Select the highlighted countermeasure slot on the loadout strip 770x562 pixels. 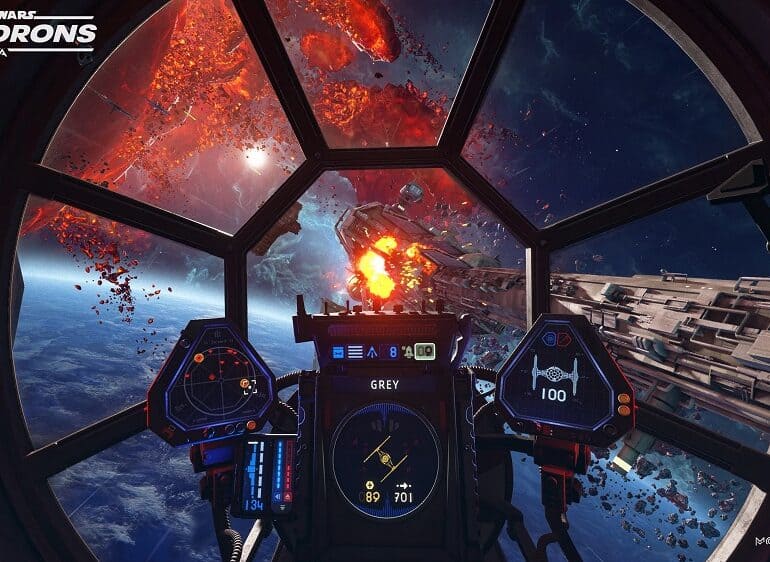pyautogui.click(x=424, y=351)
